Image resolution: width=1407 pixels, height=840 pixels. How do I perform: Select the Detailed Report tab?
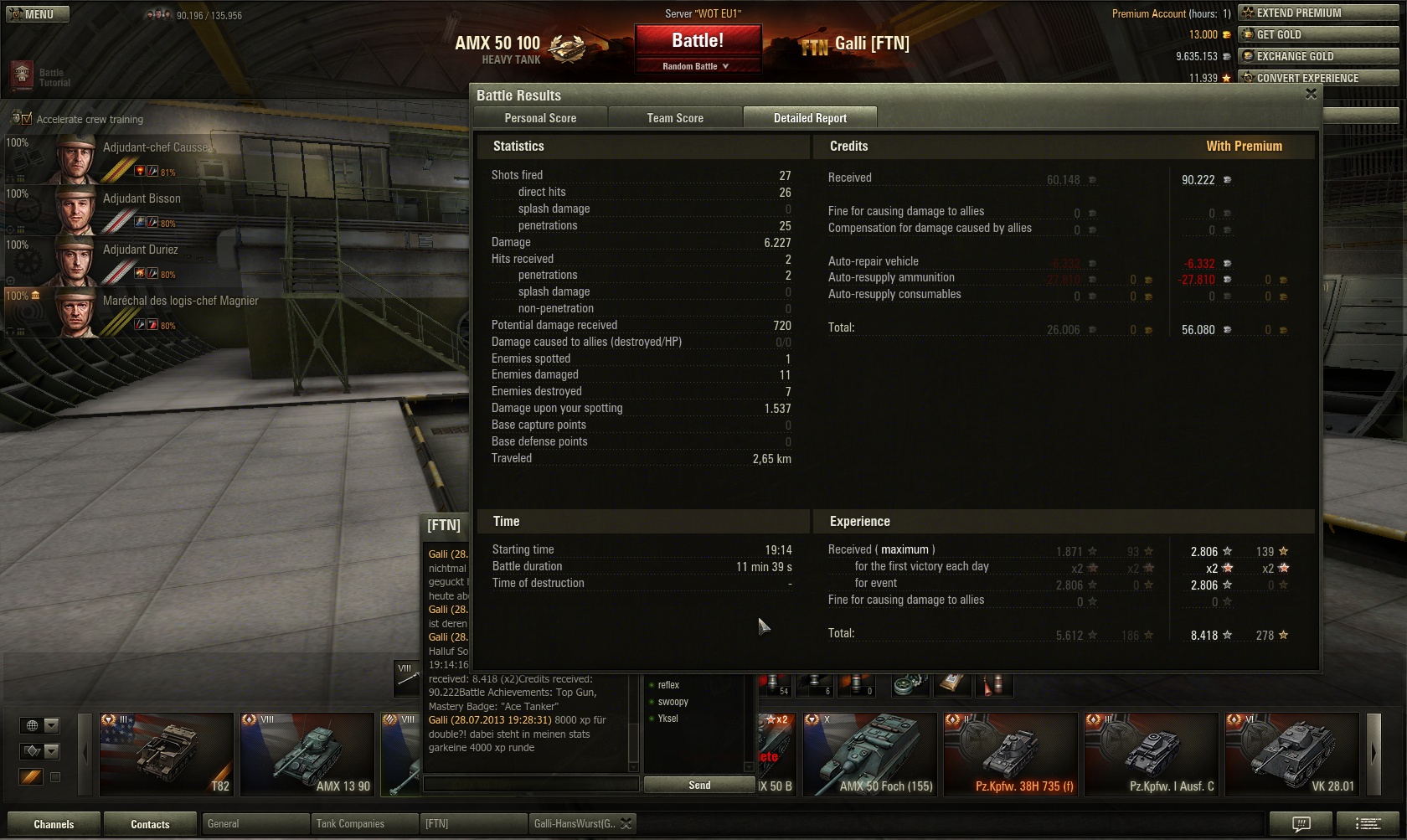810,118
